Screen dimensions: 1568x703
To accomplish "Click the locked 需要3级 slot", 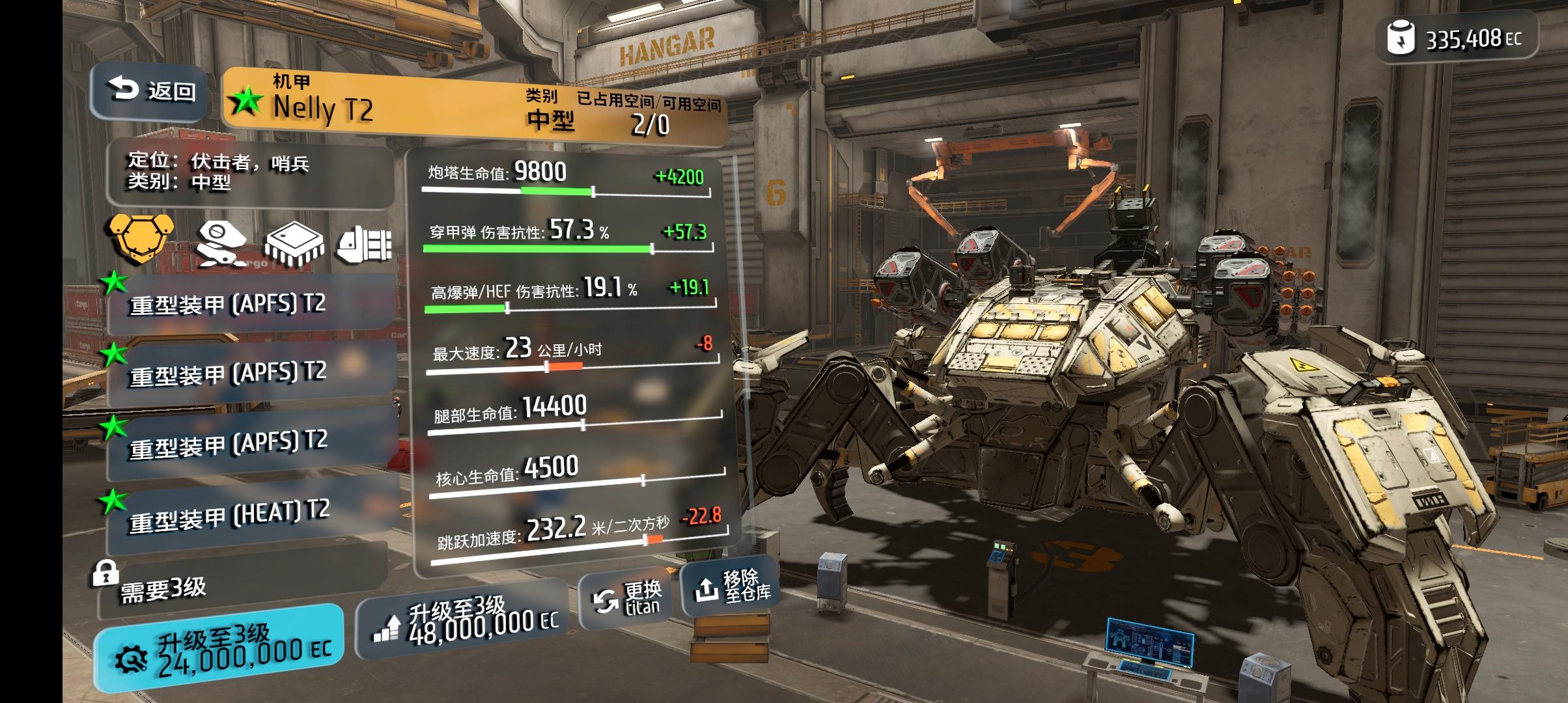I will [241, 589].
